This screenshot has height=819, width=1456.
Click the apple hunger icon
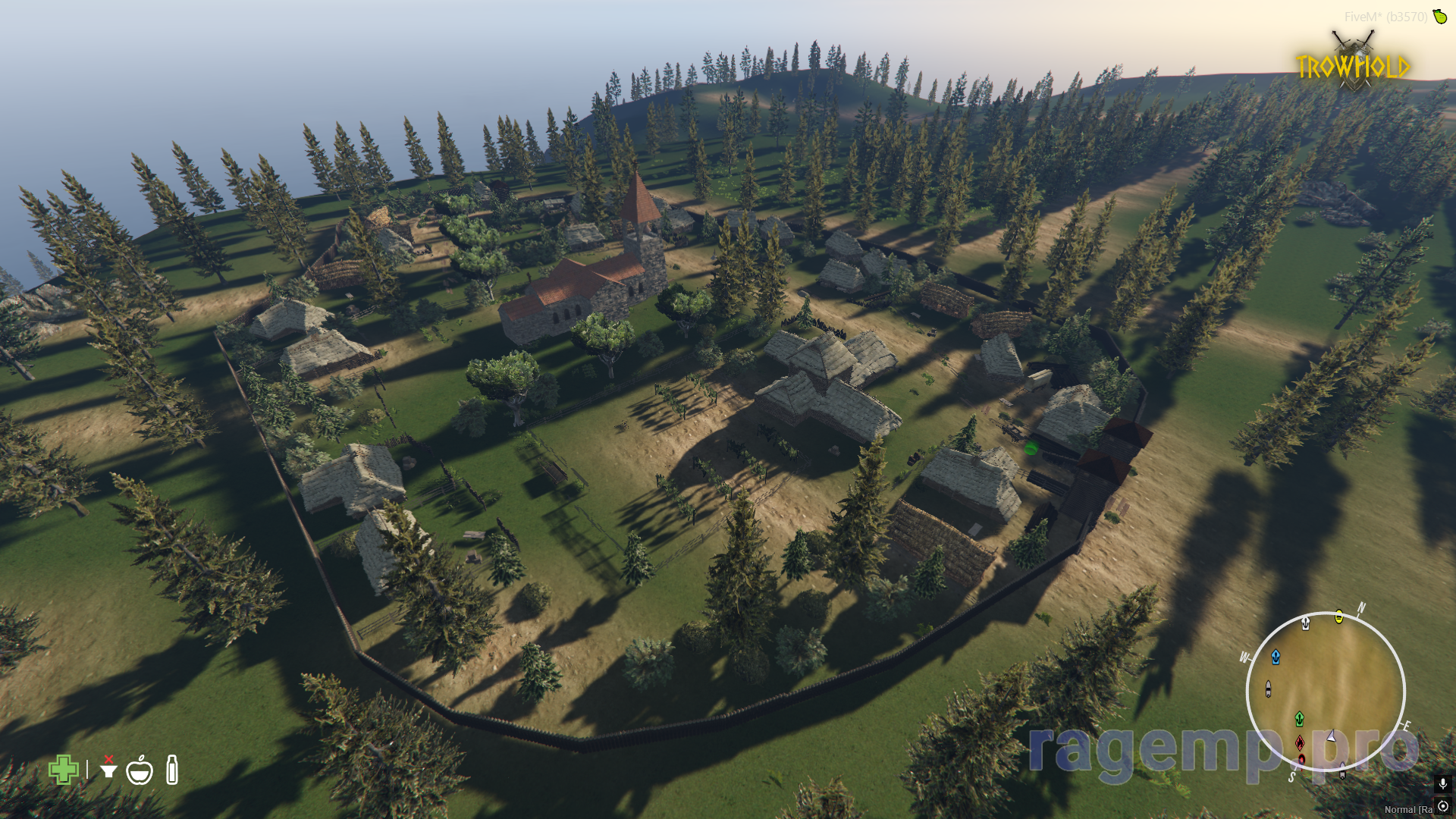pyautogui.click(x=140, y=770)
